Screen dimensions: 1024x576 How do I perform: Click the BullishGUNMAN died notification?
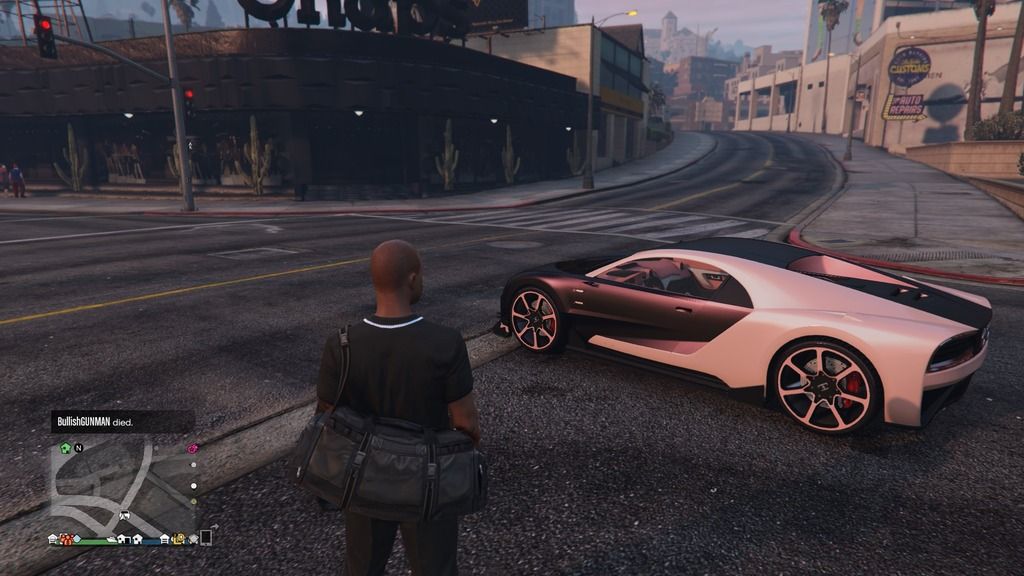122,422
